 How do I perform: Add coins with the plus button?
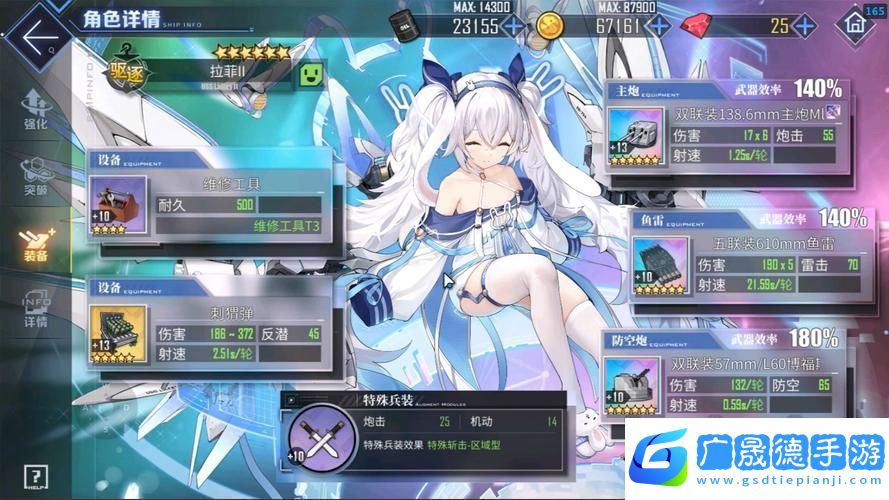pos(660,27)
